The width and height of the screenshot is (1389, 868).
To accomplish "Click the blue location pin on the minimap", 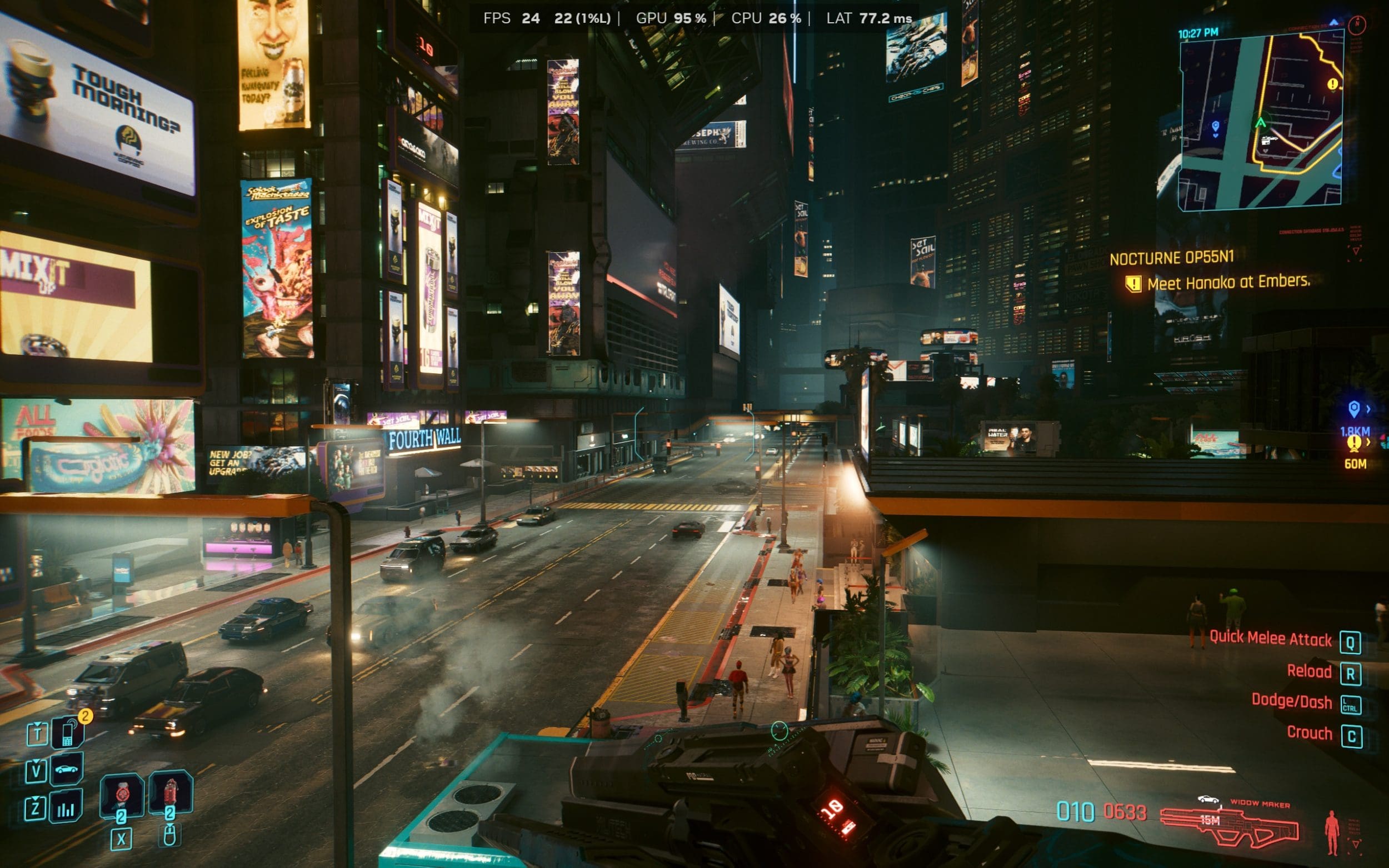I will point(1215,126).
